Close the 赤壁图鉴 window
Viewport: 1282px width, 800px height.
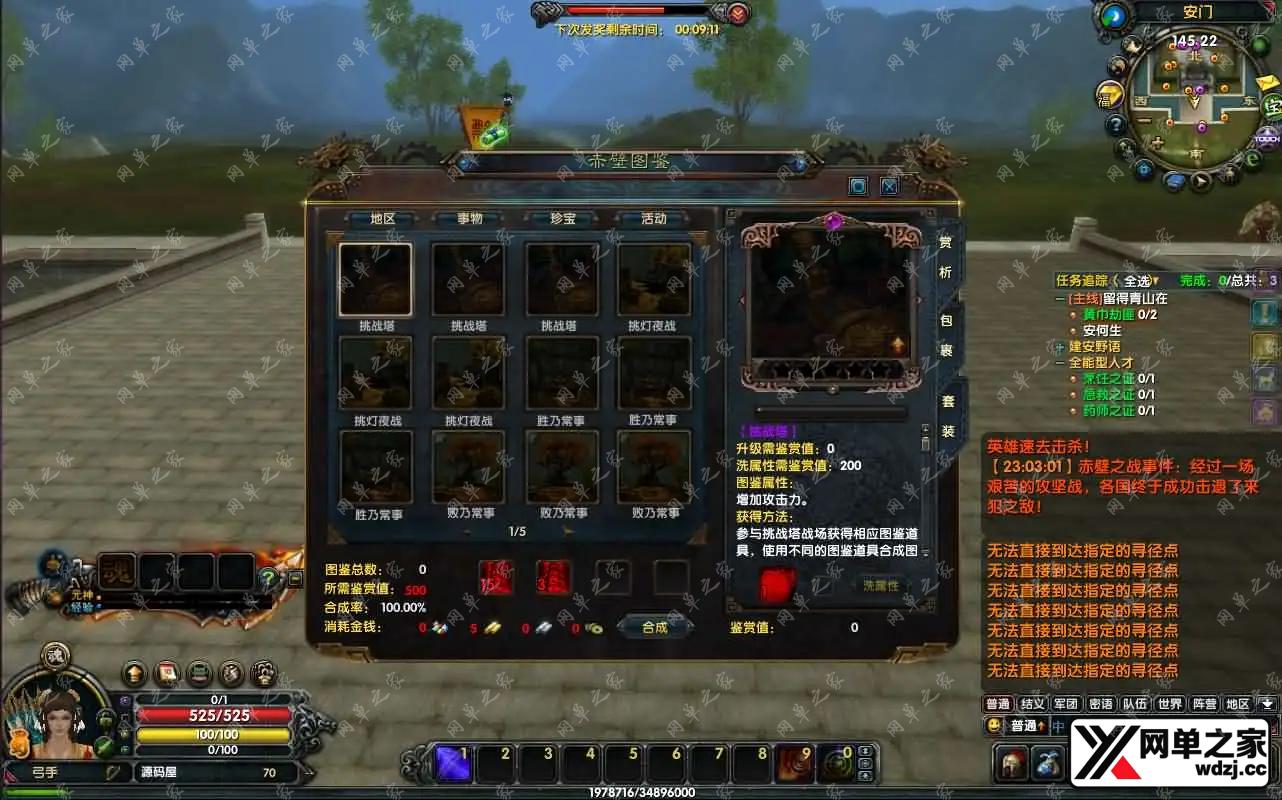[x=889, y=186]
